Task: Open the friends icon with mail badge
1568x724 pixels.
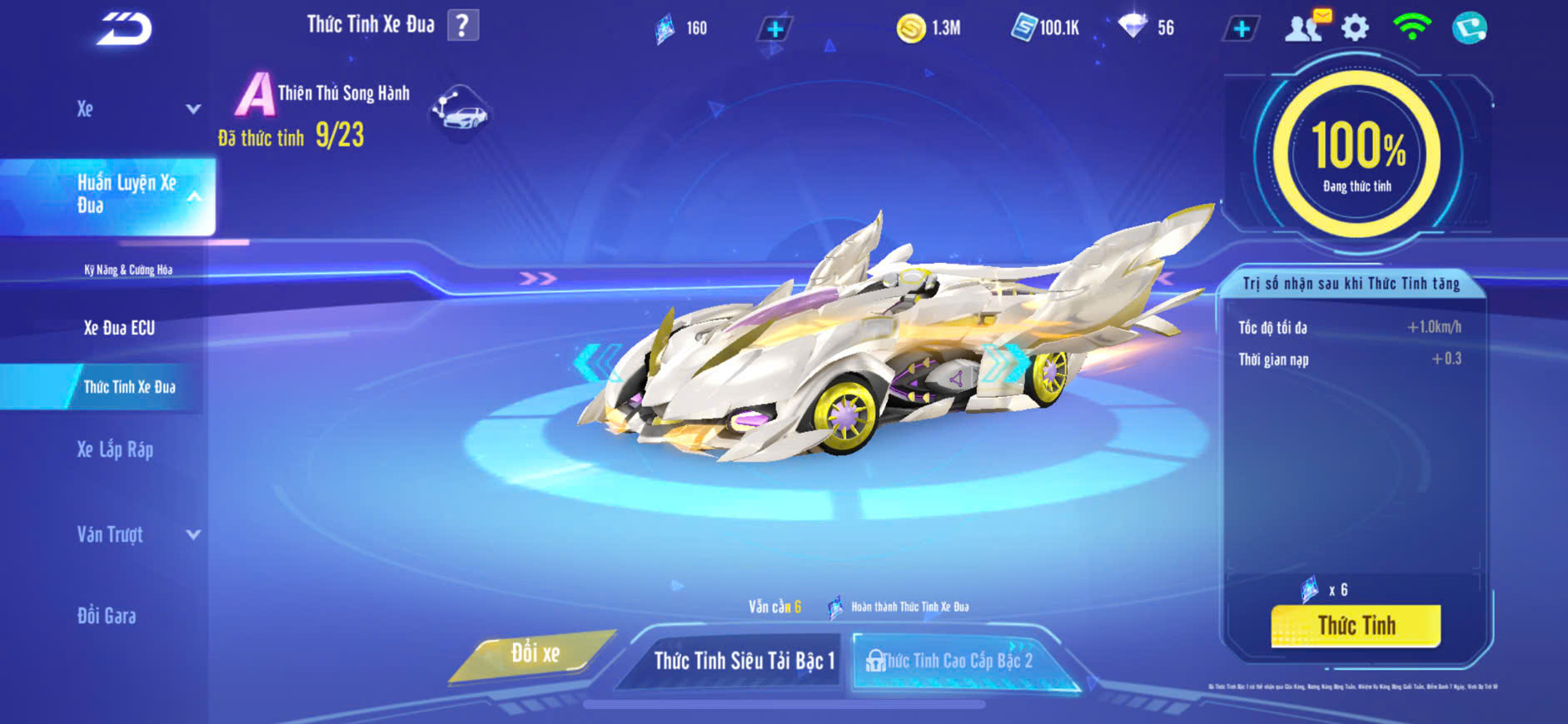Action: (x=1306, y=27)
